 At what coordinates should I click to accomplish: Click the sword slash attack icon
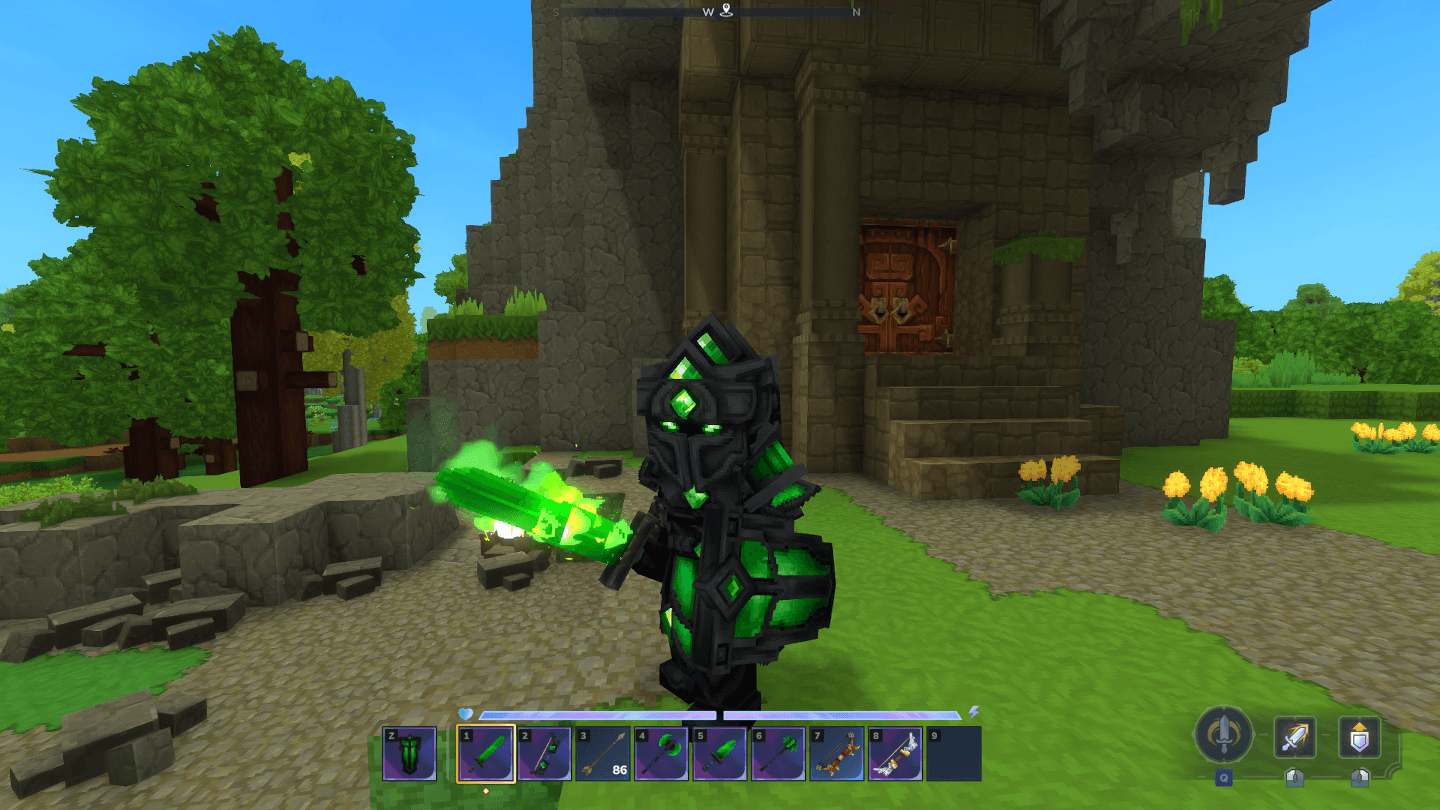click(x=1295, y=738)
